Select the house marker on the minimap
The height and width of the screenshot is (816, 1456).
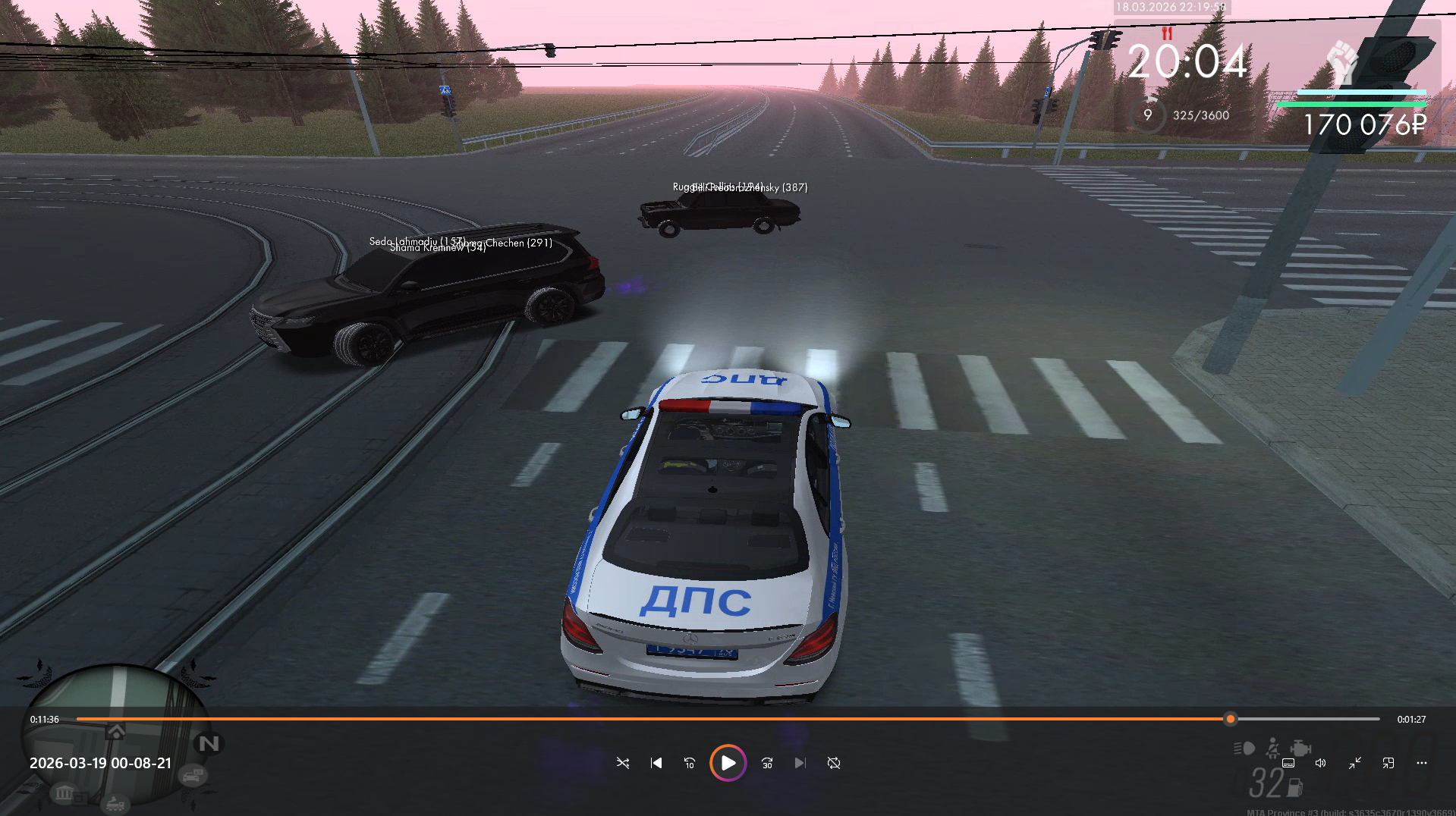(x=116, y=732)
